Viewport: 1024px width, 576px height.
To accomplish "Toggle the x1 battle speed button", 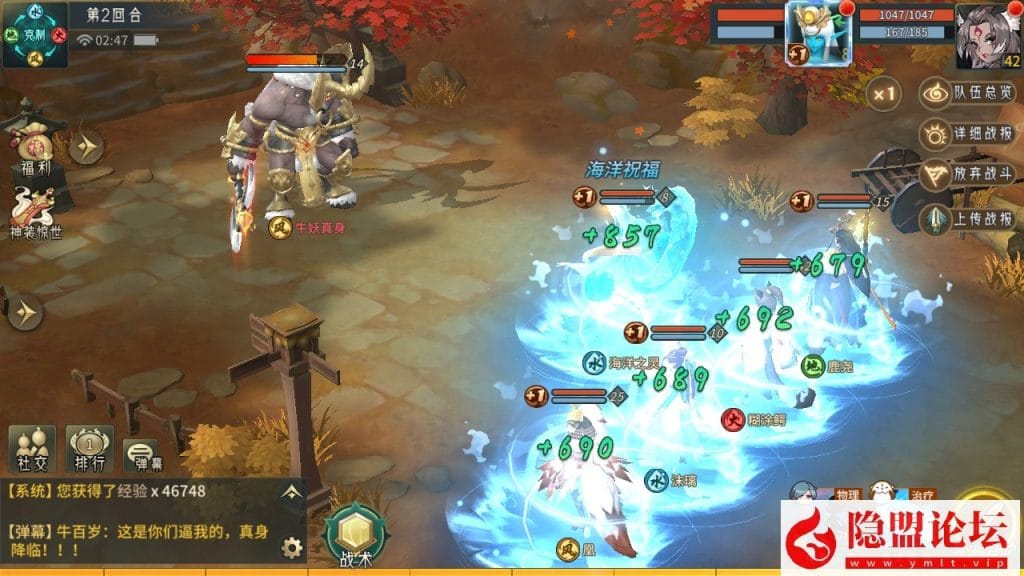I will point(883,95).
